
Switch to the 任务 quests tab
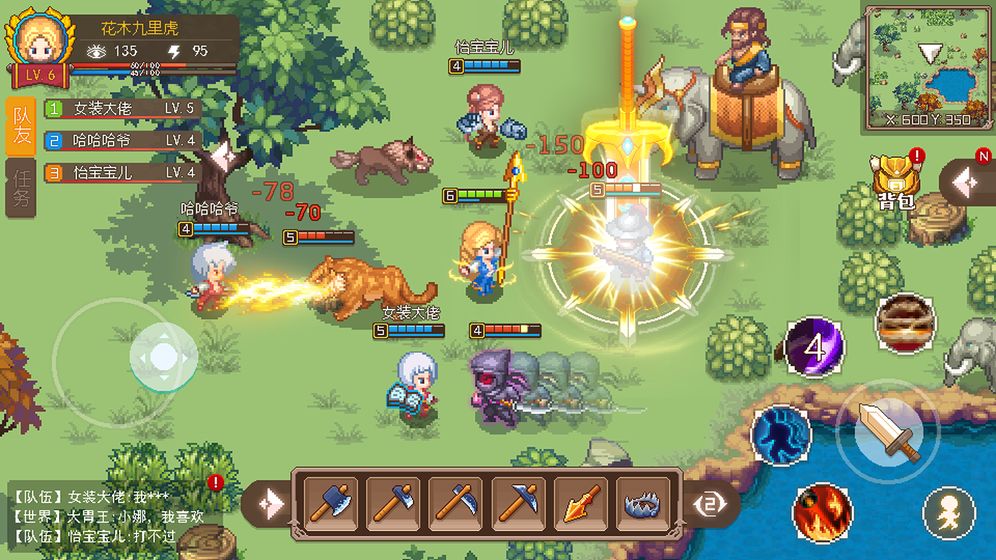coord(21,186)
